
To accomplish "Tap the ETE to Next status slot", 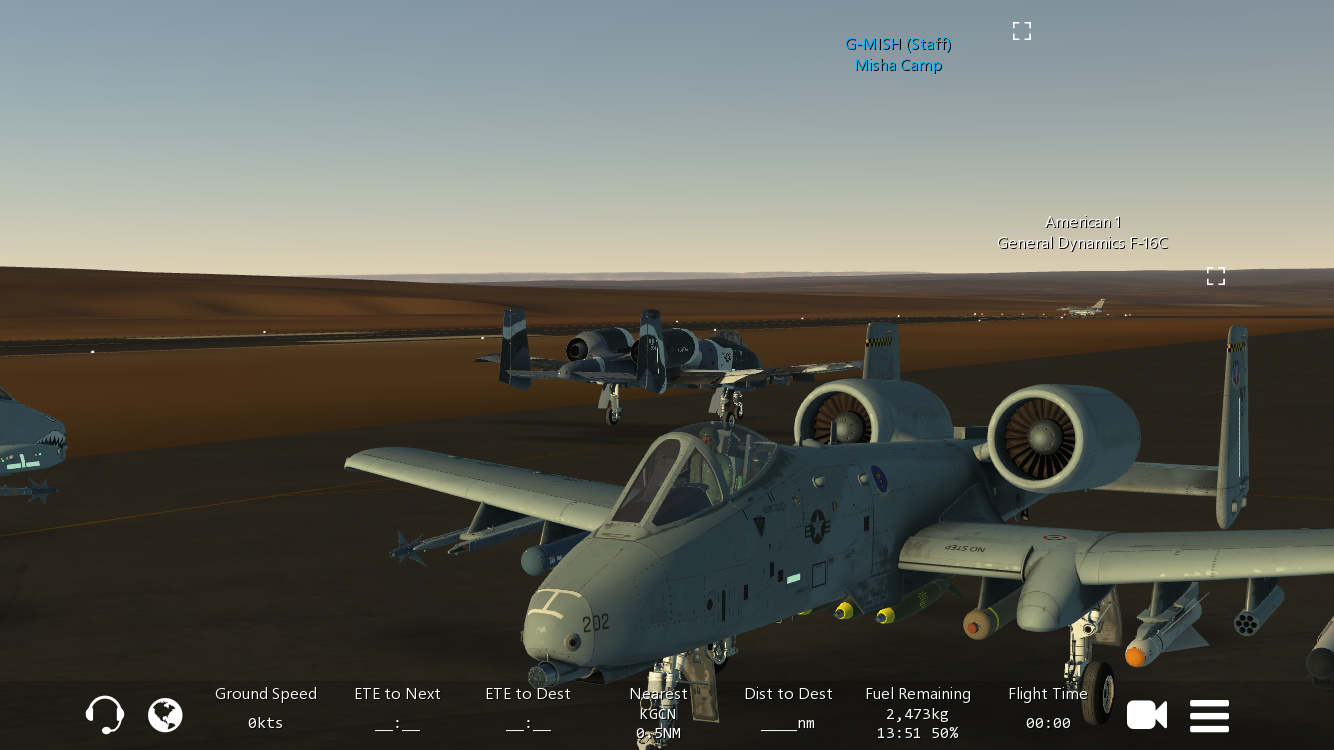I will click(397, 708).
